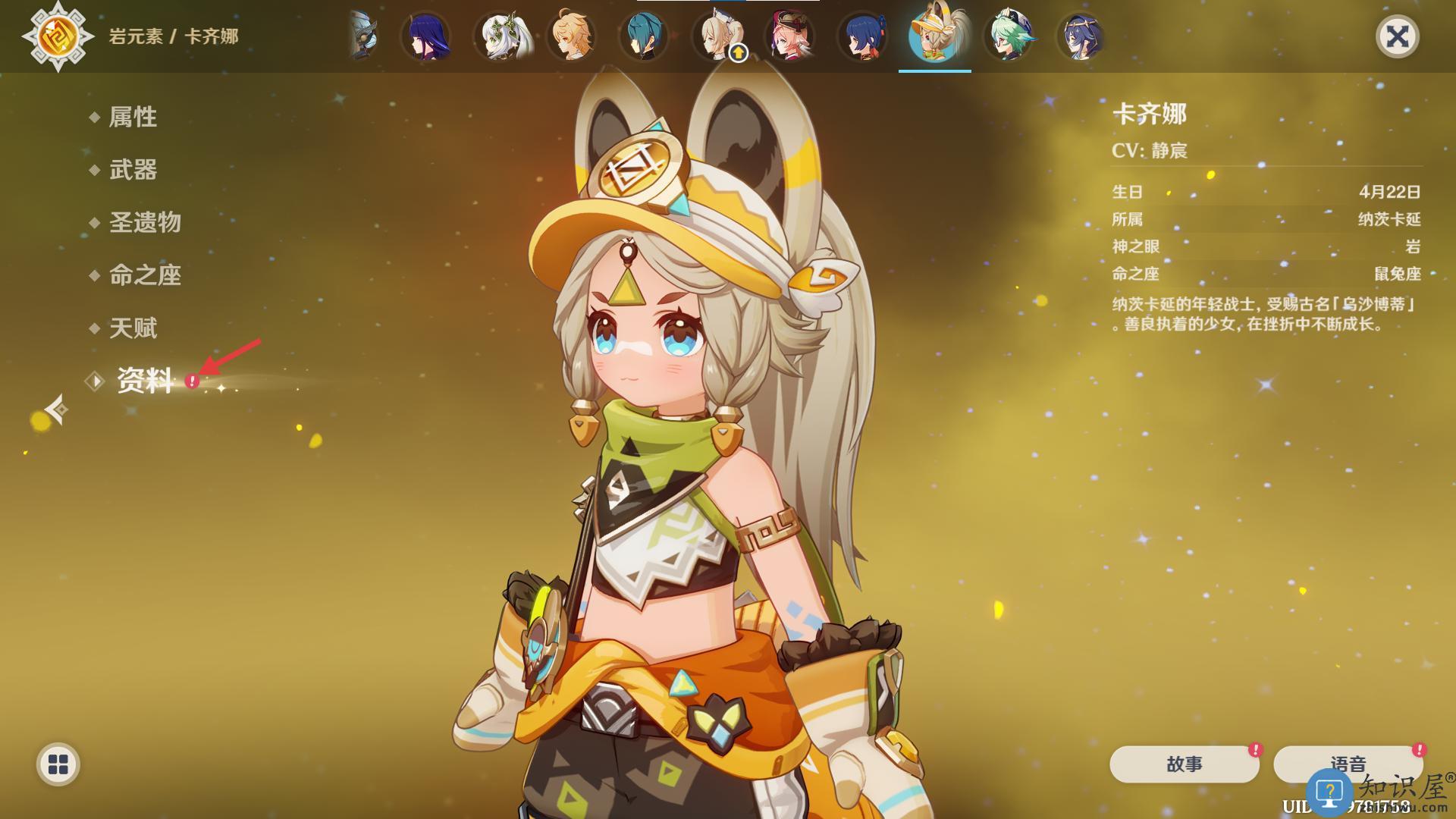Select the mint-haired Sucrose portrait
The height and width of the screenshot is (819, 1456).
pyautogui.click(x=1008, y=36)
